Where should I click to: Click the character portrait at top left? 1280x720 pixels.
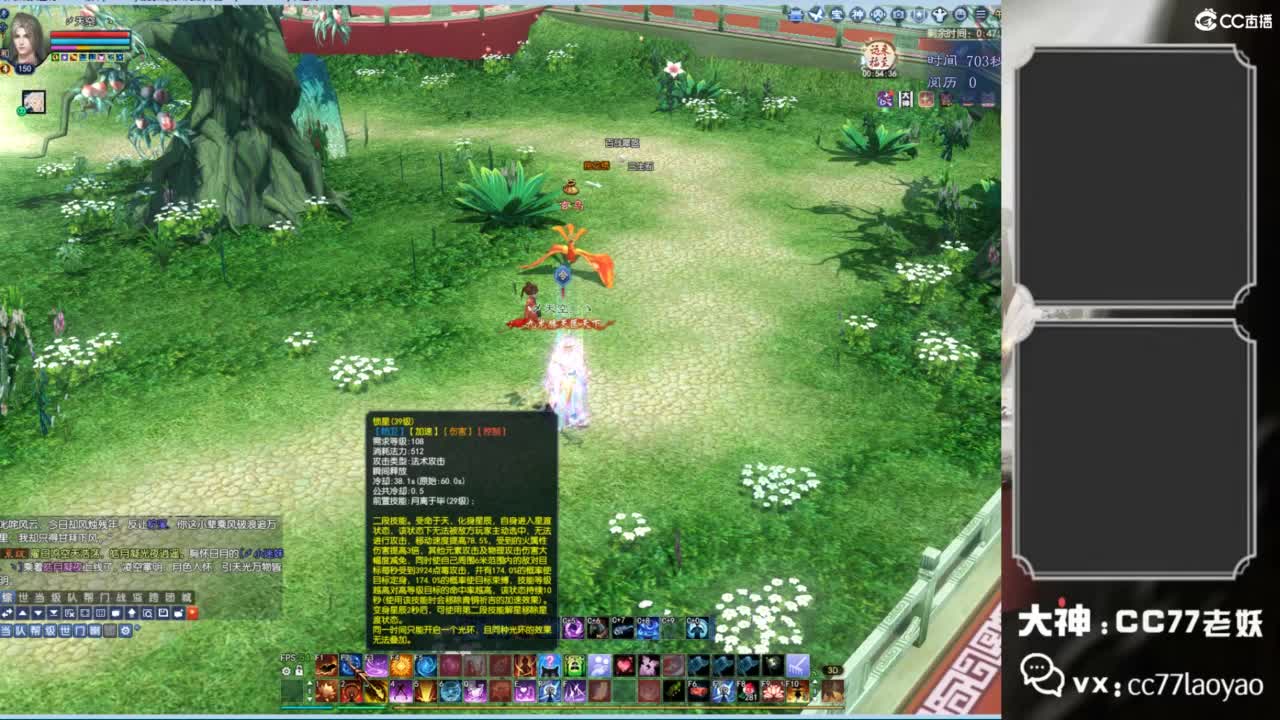tap(25, 38)
